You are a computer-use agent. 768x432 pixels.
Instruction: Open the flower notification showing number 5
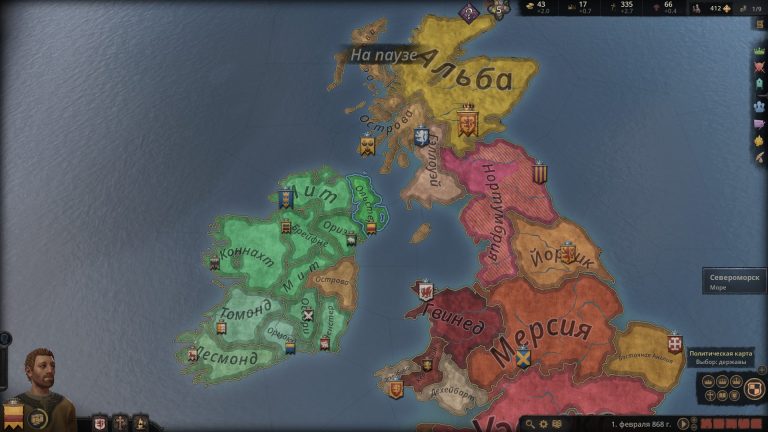tap(498, 9)
